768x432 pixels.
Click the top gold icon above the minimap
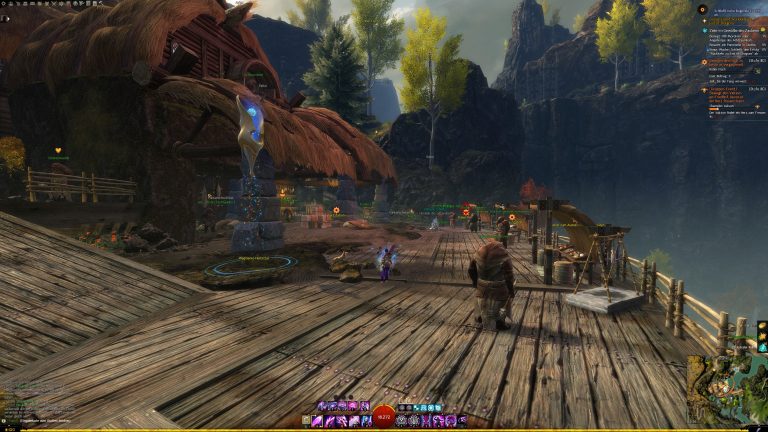pyautogui.click(x=762, y=326)
